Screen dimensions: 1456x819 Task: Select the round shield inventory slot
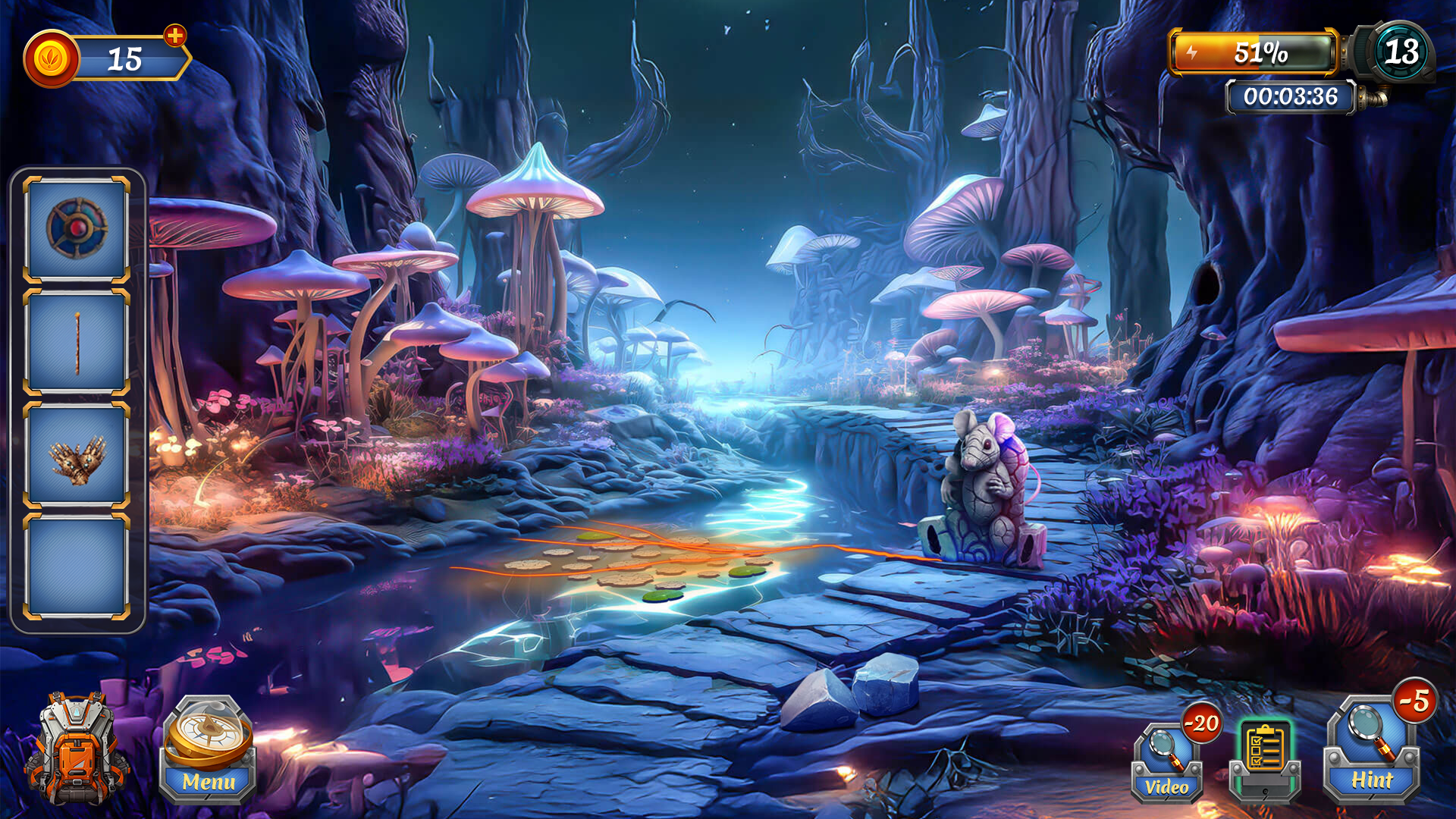tap(77, 228)
